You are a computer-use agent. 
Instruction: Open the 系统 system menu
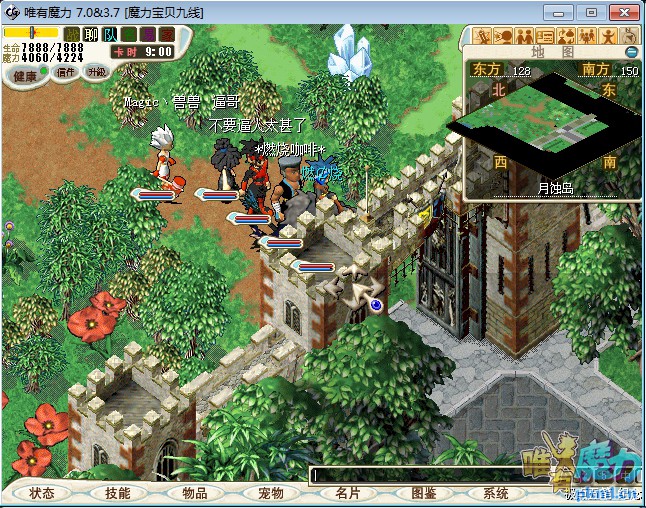496,493
